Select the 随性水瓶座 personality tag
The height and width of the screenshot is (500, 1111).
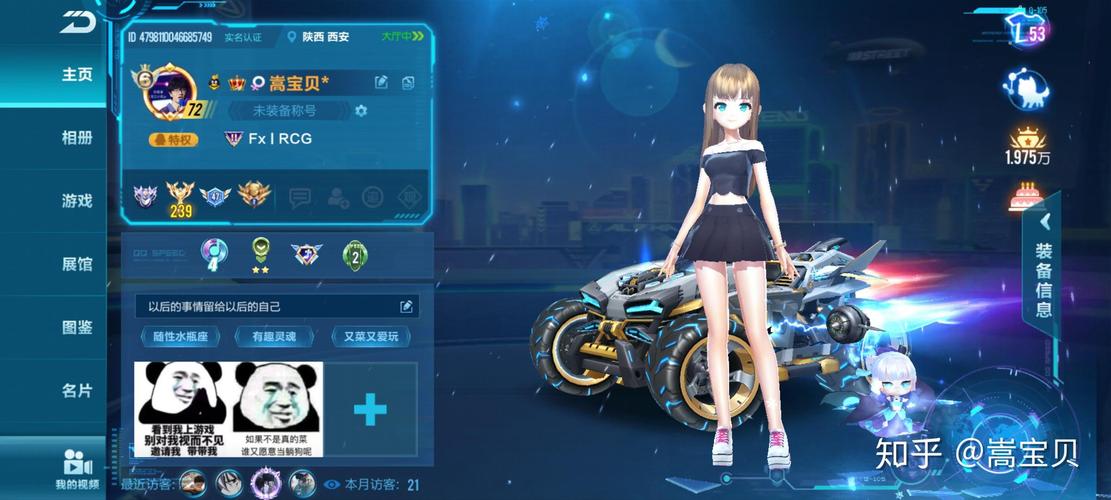(x=180, y=337)
